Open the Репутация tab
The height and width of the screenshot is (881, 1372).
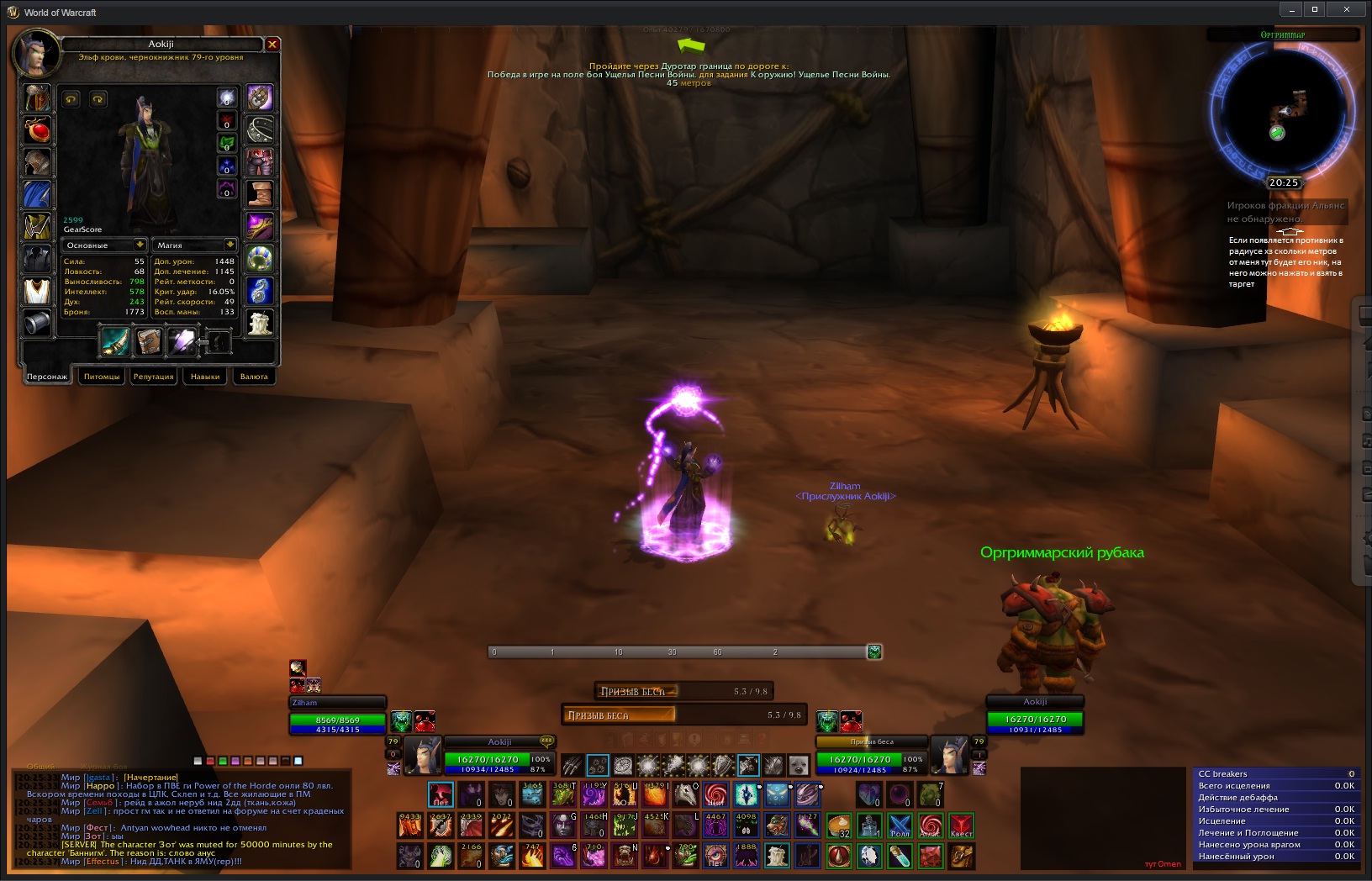(x=153, y=377)
